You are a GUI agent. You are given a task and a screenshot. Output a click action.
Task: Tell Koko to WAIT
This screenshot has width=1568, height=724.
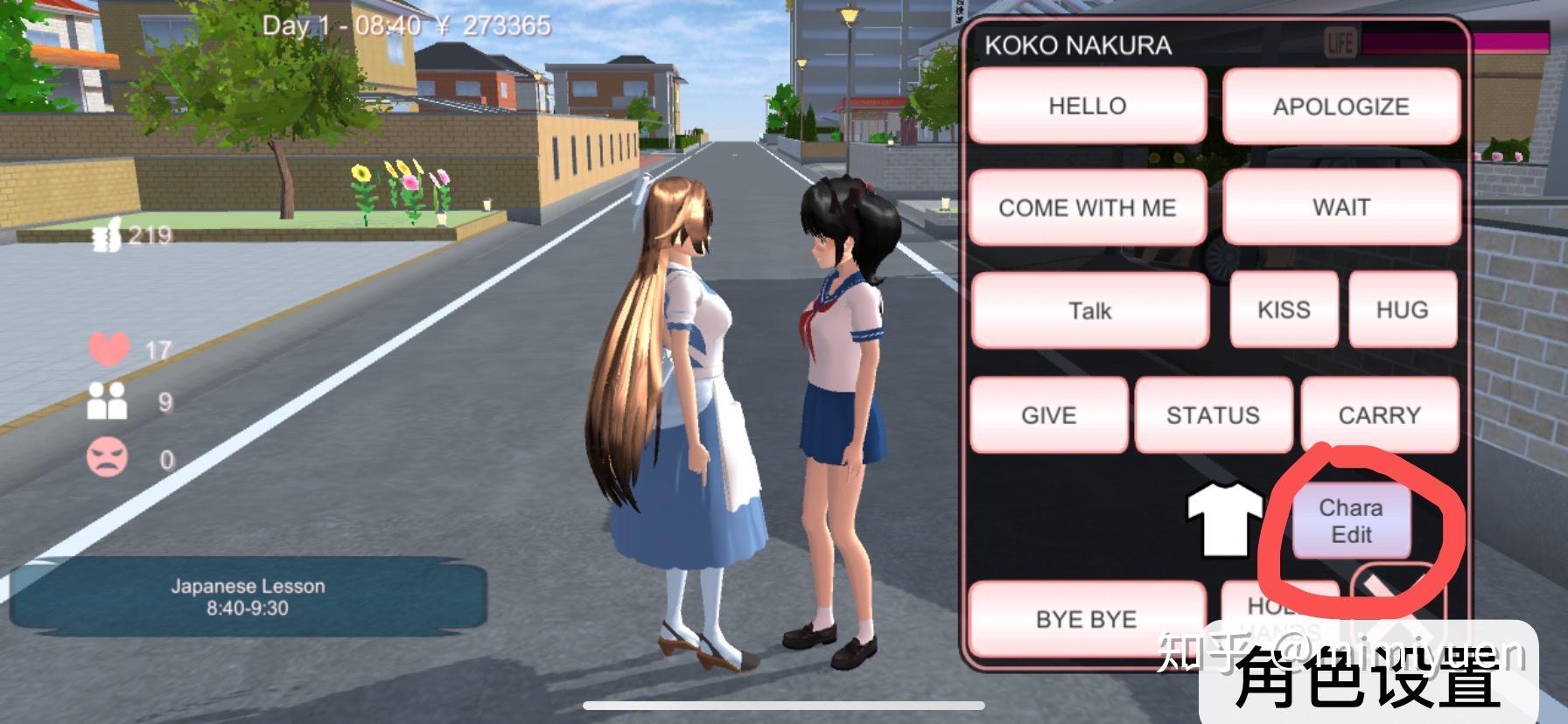pyautogui.click(x=1340, y=207)
